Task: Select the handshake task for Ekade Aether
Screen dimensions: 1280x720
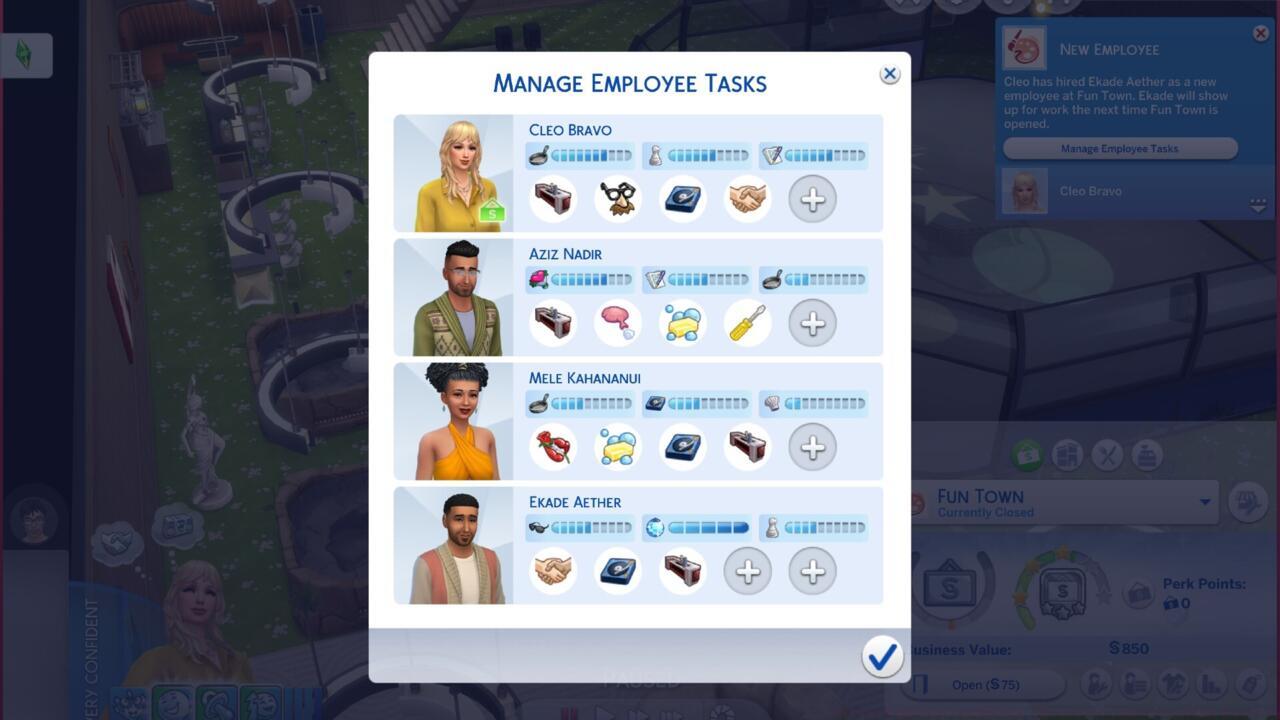Action: [553, 571]
